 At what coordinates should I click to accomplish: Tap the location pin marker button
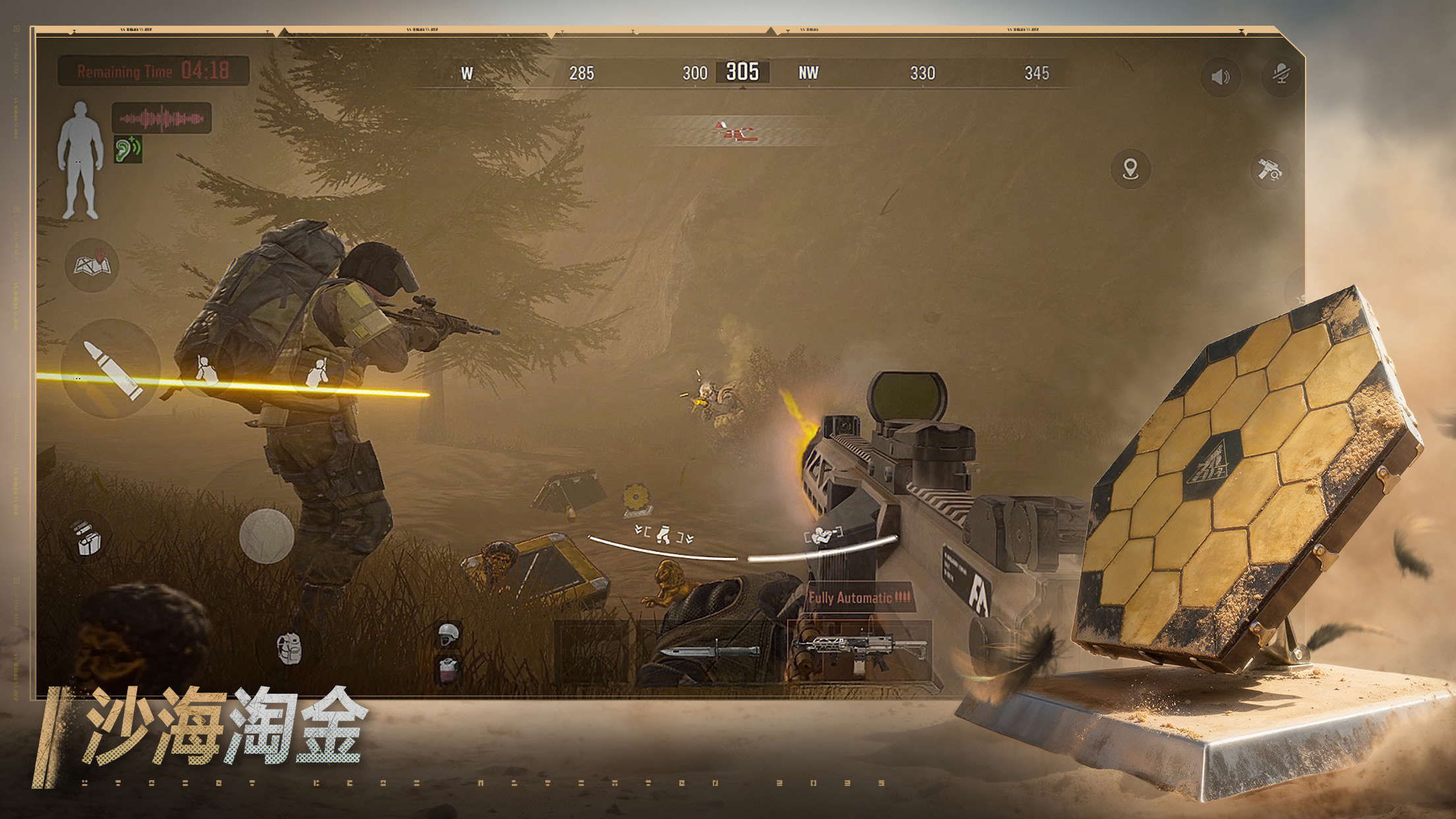click(x=1131, y=169)
